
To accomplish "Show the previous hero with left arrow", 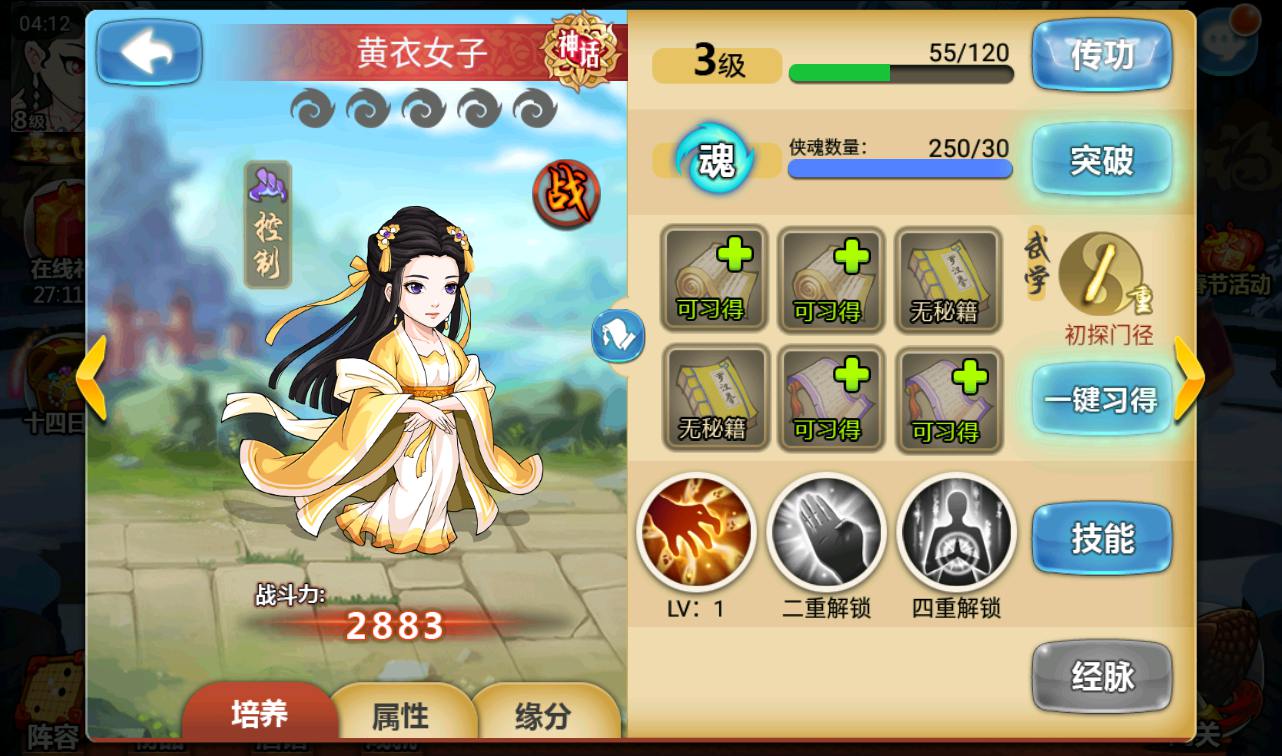I will click(x=92, y=377).
